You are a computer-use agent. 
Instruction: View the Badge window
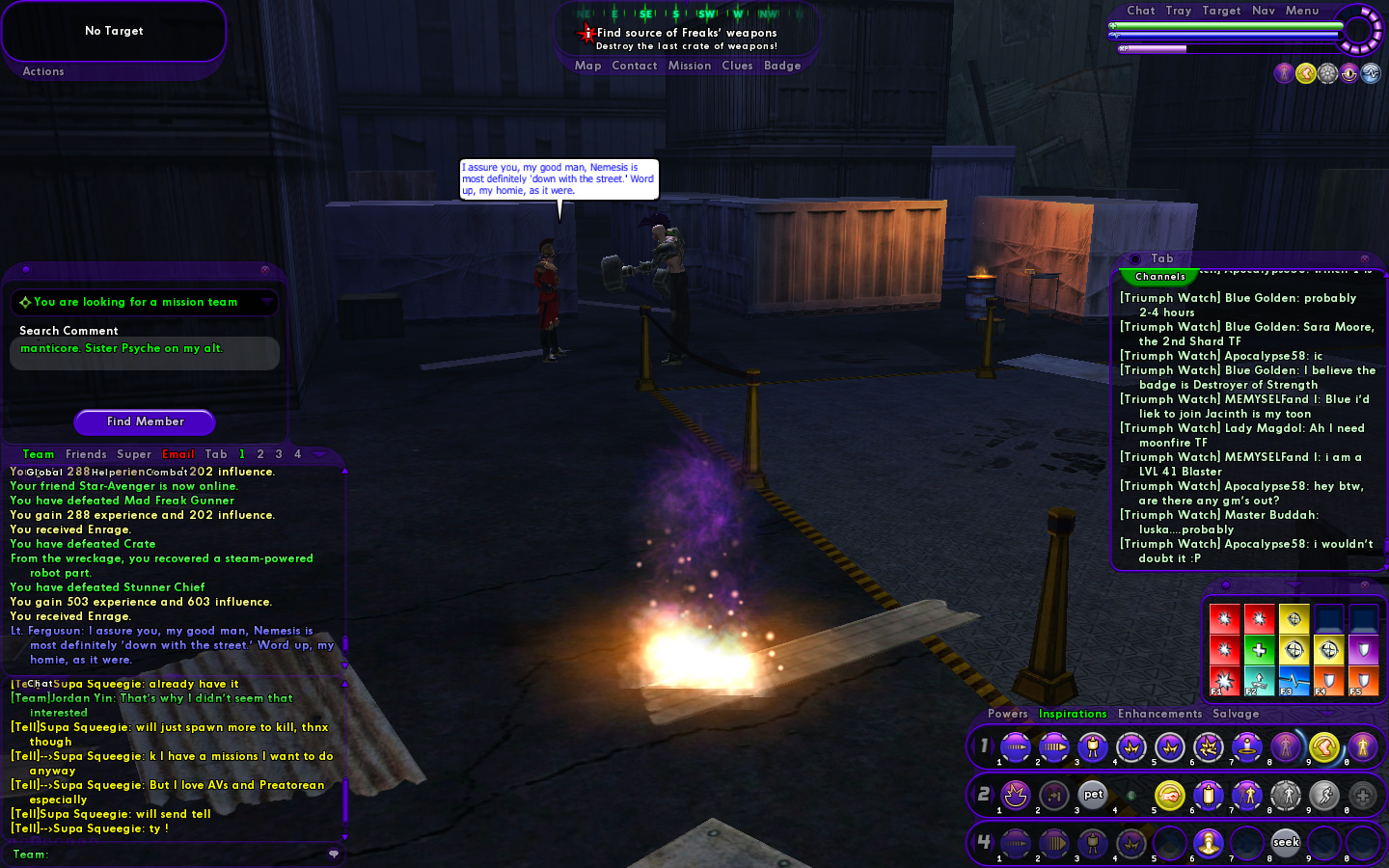point(782,66)
